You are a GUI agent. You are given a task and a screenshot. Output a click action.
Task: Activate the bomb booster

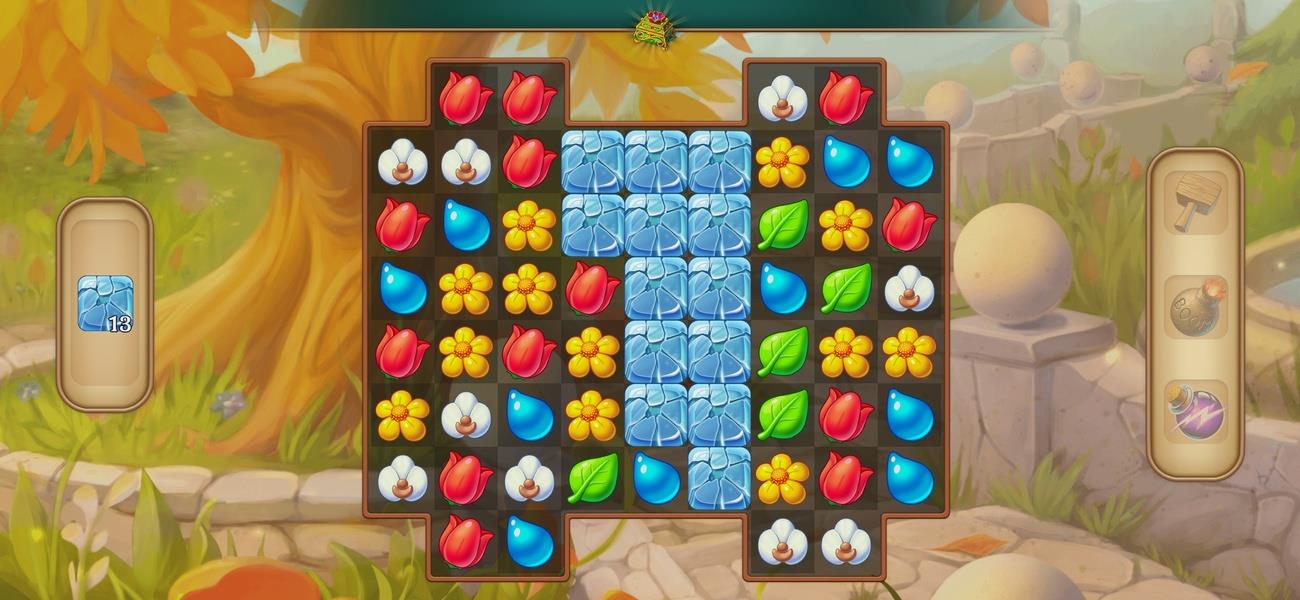point(1196,308)
